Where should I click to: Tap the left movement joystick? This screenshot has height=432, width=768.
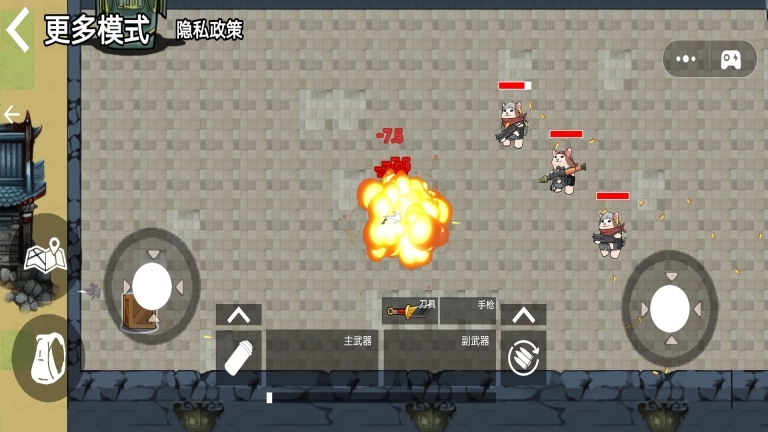point(152,286)
